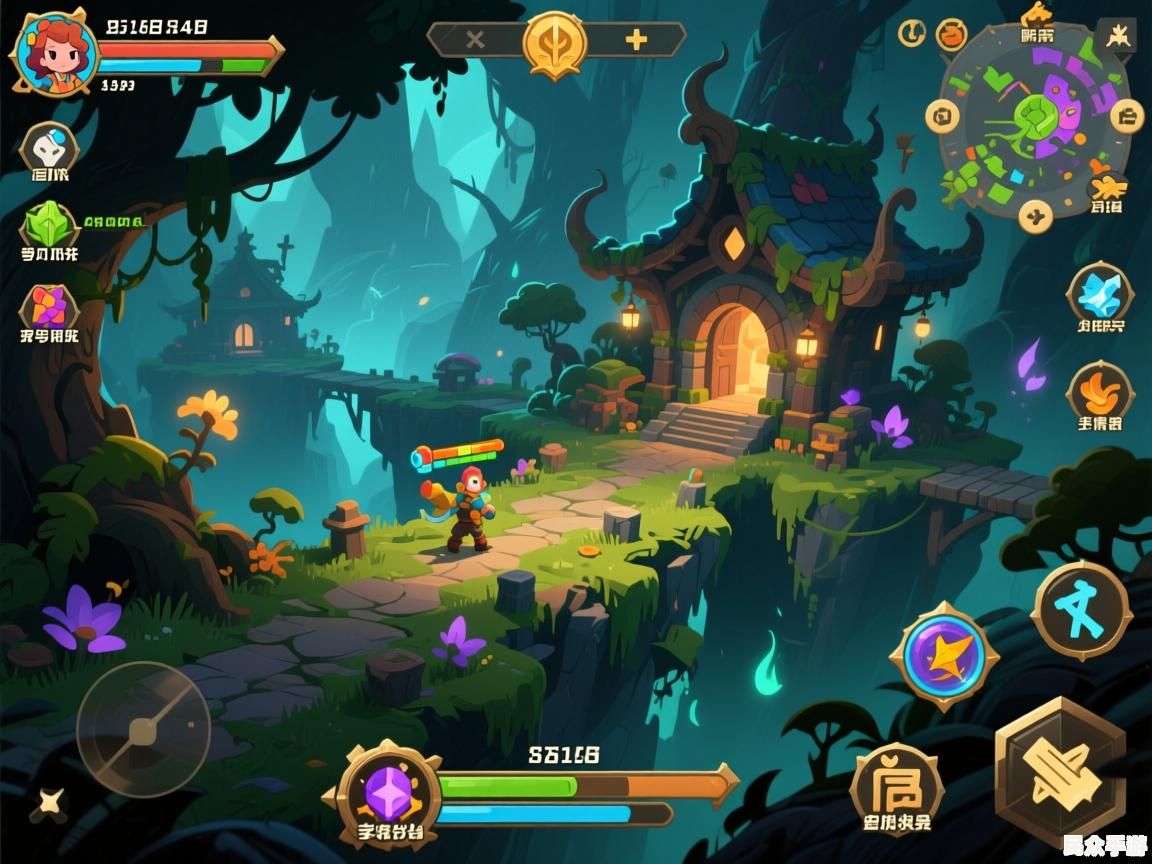The image size is (1152, 864).
Task: Open the red-haired hero portrait
Action: pyautogui.click(x=54, y=54)
